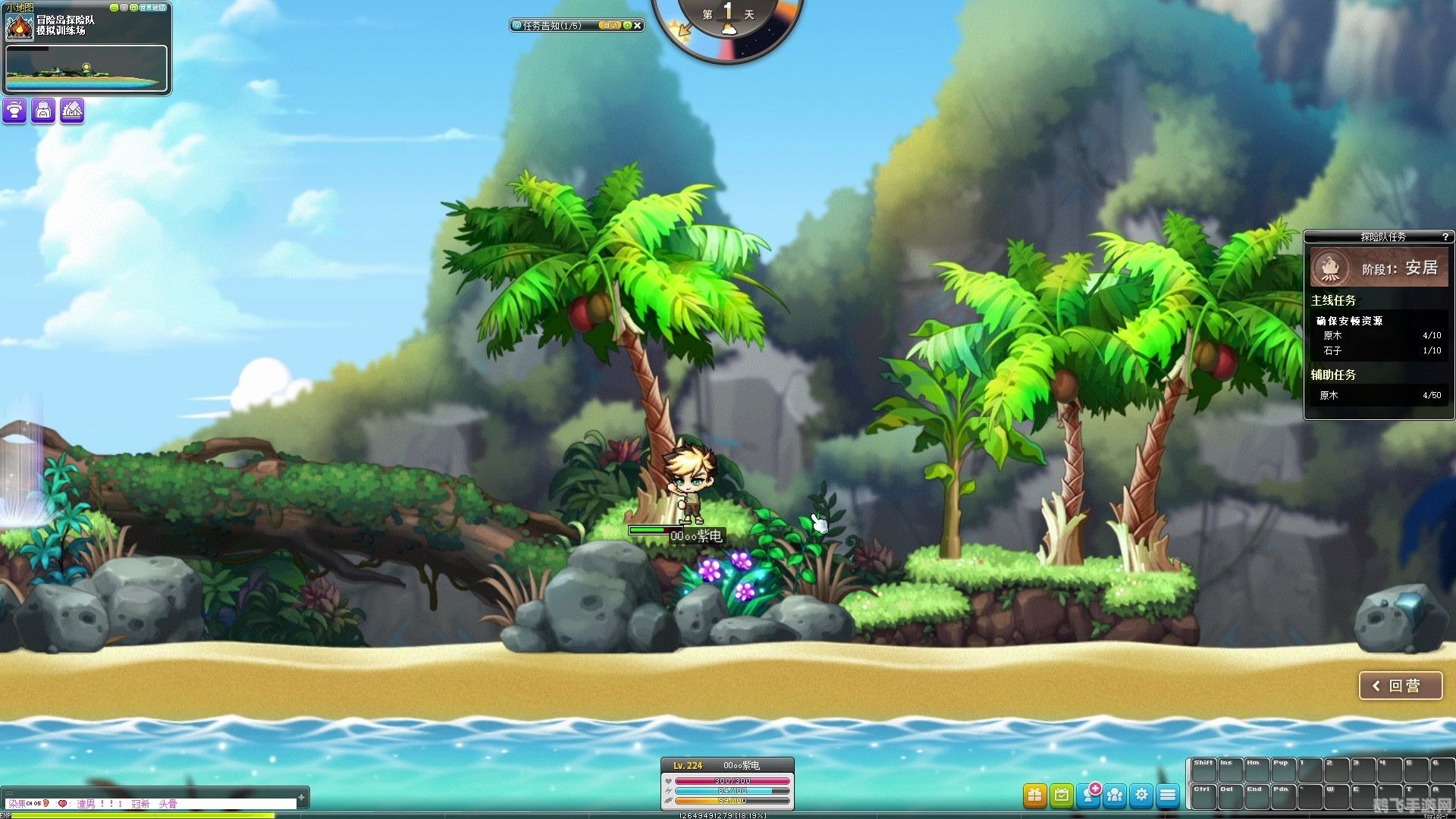Viewport: 1456px width, 819px height.
Task: Toggle the 自动 auto button on the quest notifier
Action: coord(610,26)
